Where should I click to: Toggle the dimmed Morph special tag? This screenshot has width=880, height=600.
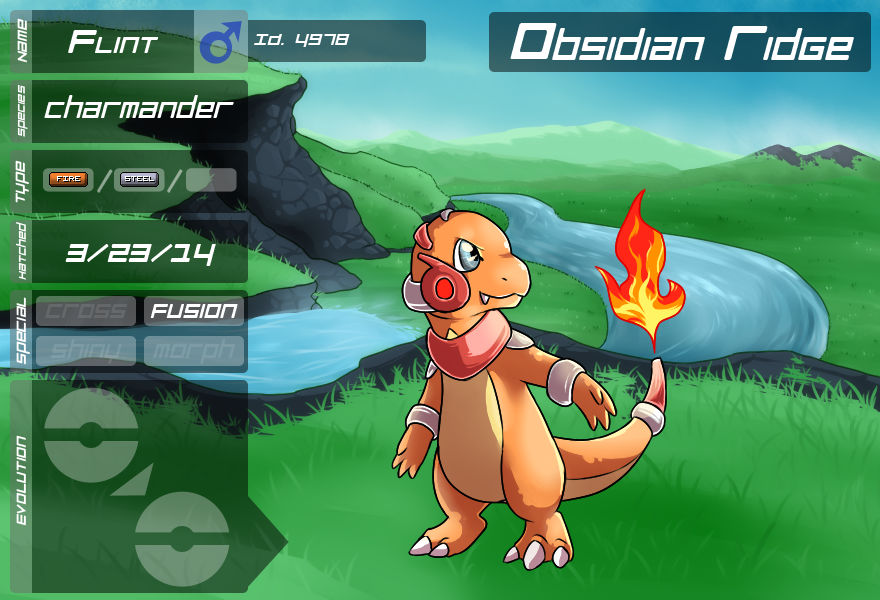click(x=194, y=350)
